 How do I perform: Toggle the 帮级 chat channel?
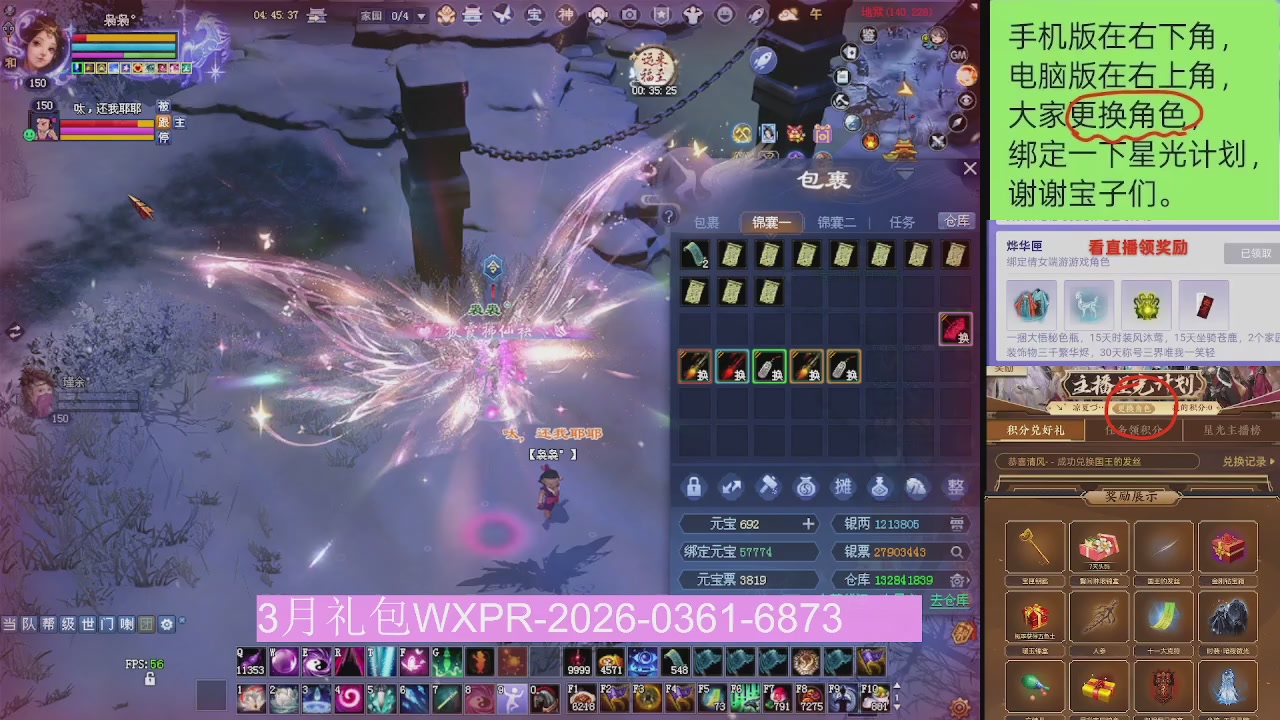(57, 624)
